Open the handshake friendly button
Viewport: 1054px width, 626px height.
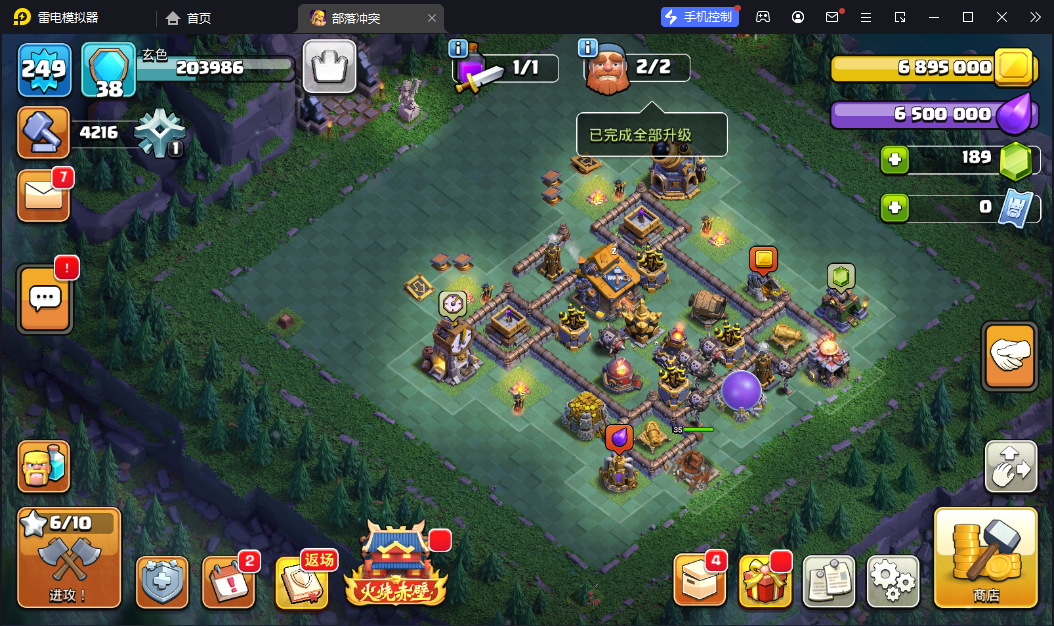tap(1010, 355)
